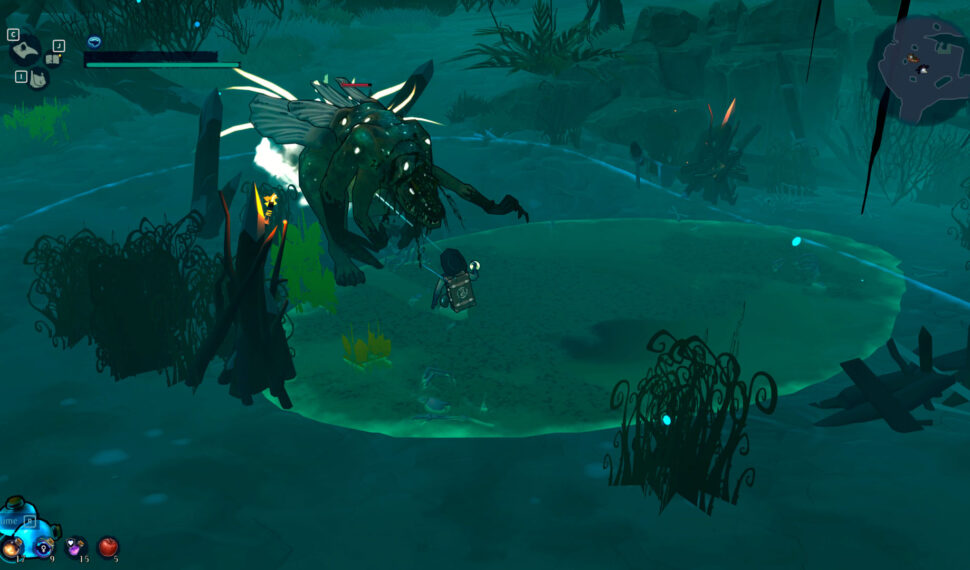Use the dark purple keyhole potion

click(x=44, y=547)
